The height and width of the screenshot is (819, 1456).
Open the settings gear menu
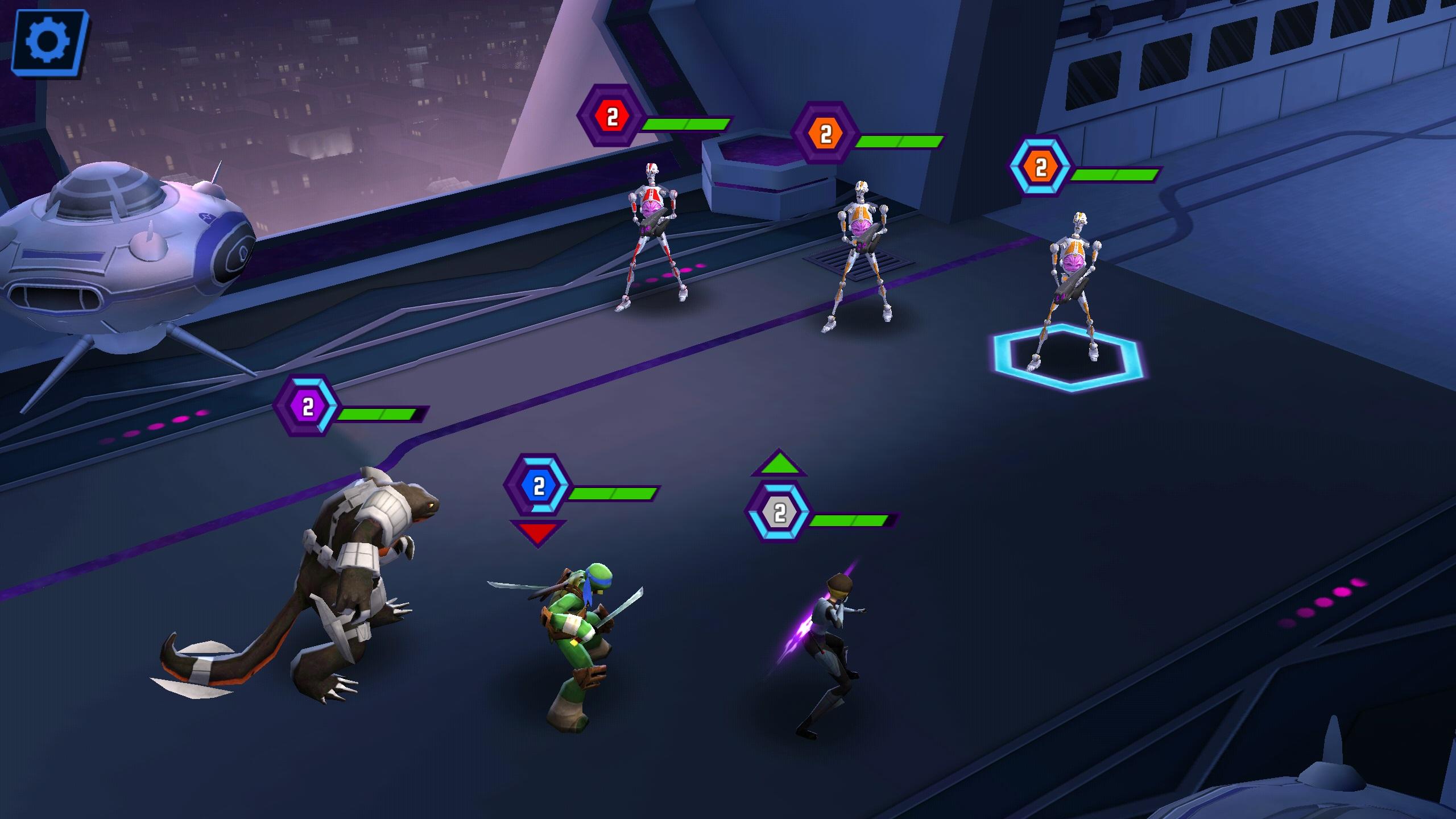click(48, 43)
